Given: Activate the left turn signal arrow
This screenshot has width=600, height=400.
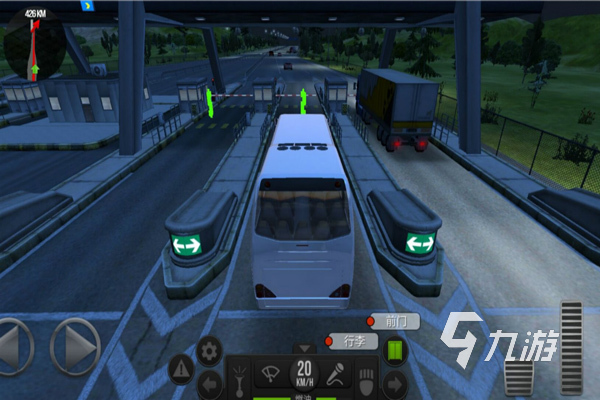Looking at the screenshot, I should pos(210,382).
